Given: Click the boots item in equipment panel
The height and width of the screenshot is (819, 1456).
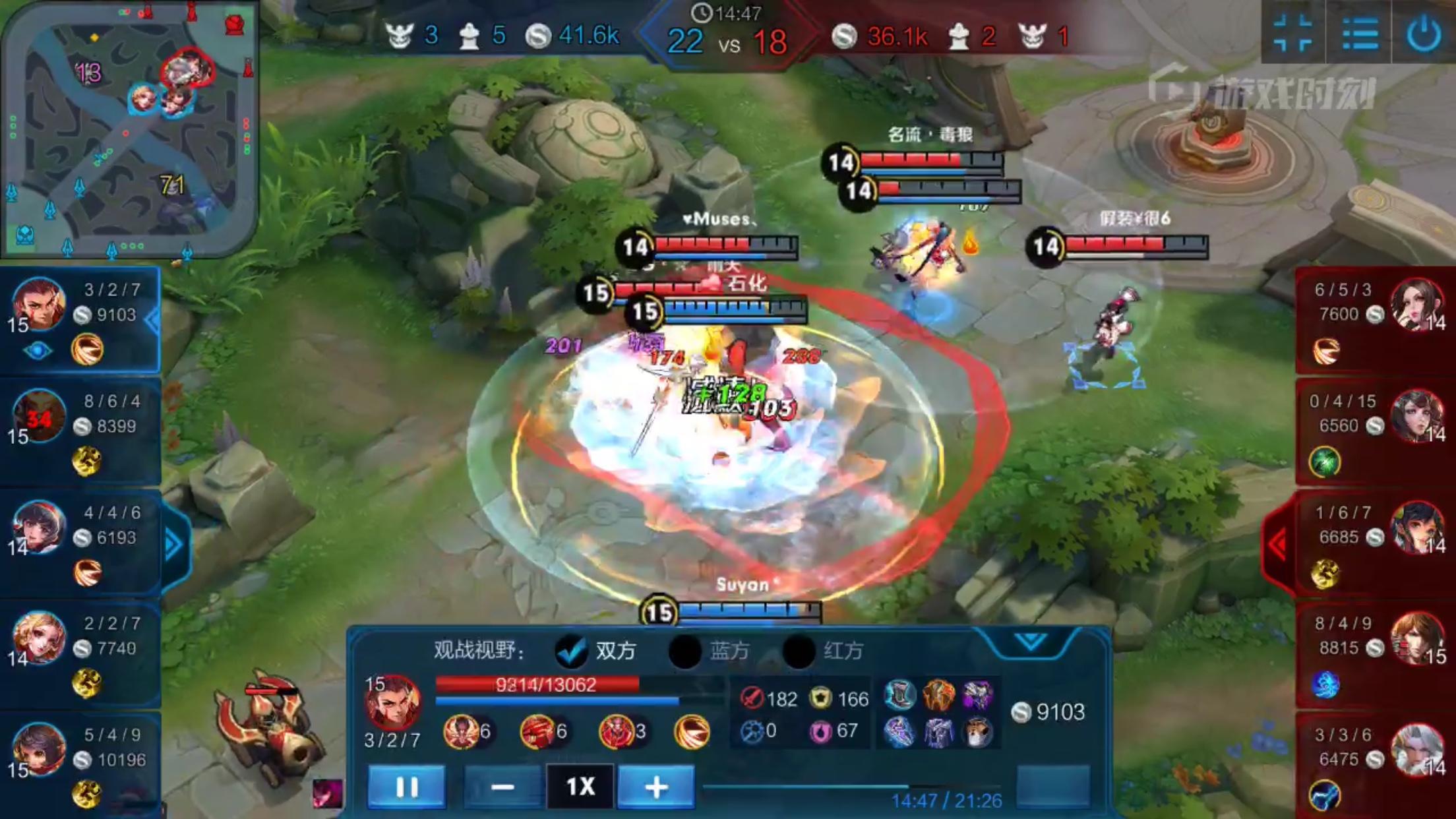Looking at the screenshot, I should (x=899, y=695).
